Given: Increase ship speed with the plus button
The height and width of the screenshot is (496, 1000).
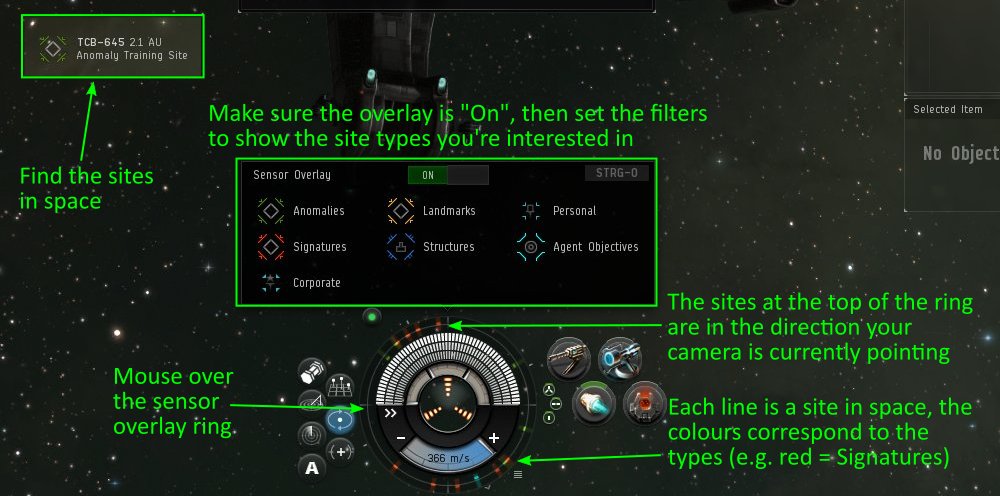Looking at the screenshot, I should (x=493, y=438).
